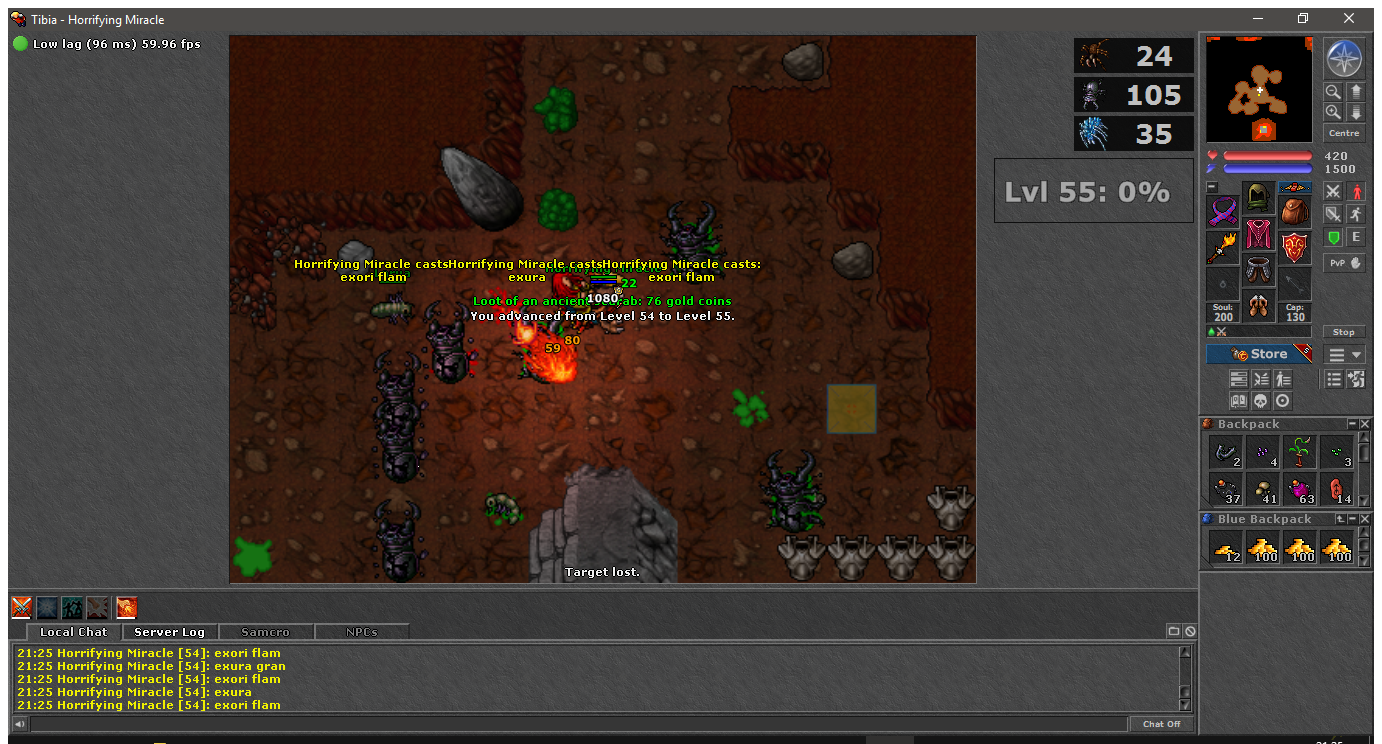Zoom in on the minimap

(x=1333, y=112)
